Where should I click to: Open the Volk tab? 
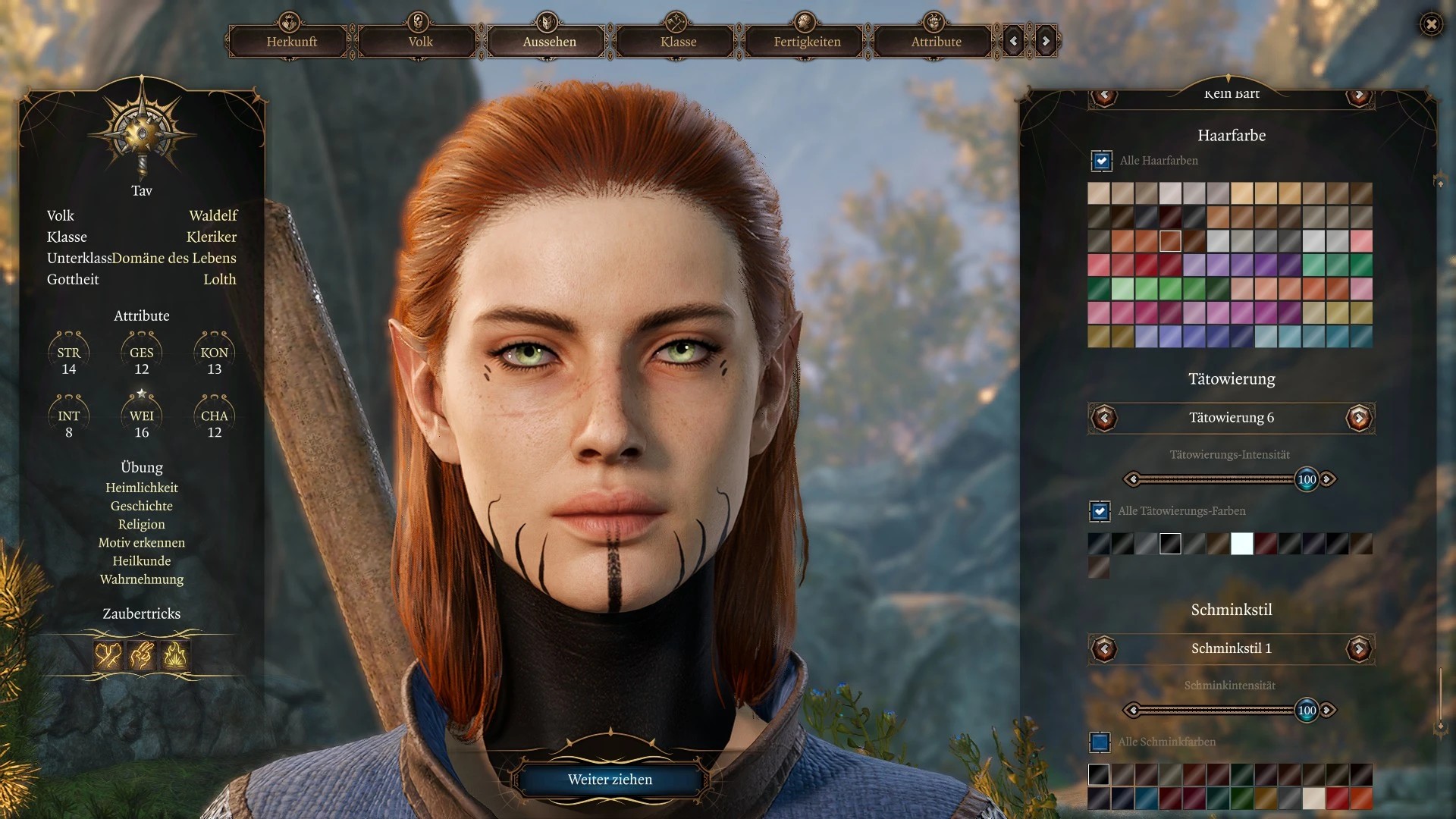[x=420, y=42]
